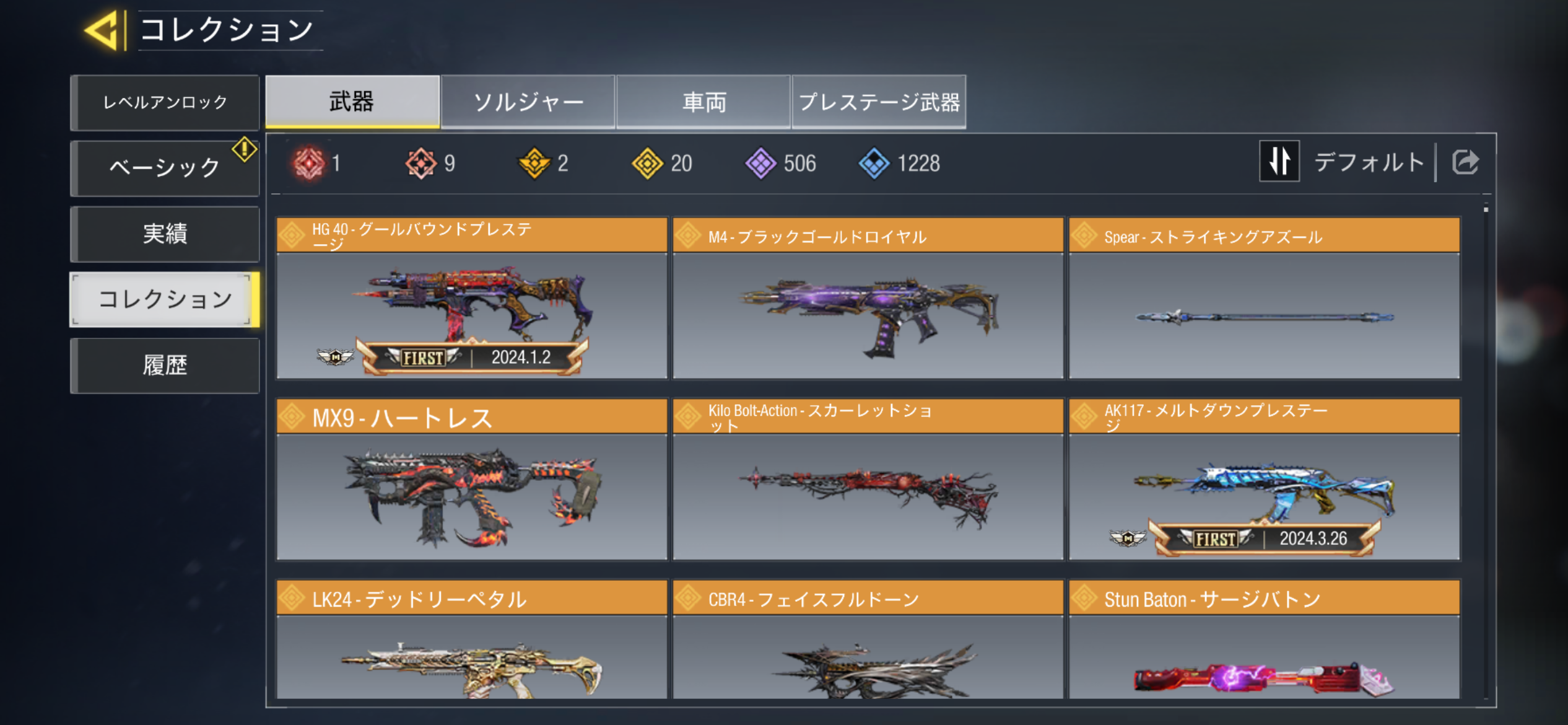Open the レベルアンロック menu
1568x725 pixels.
[x=165, y=102]
